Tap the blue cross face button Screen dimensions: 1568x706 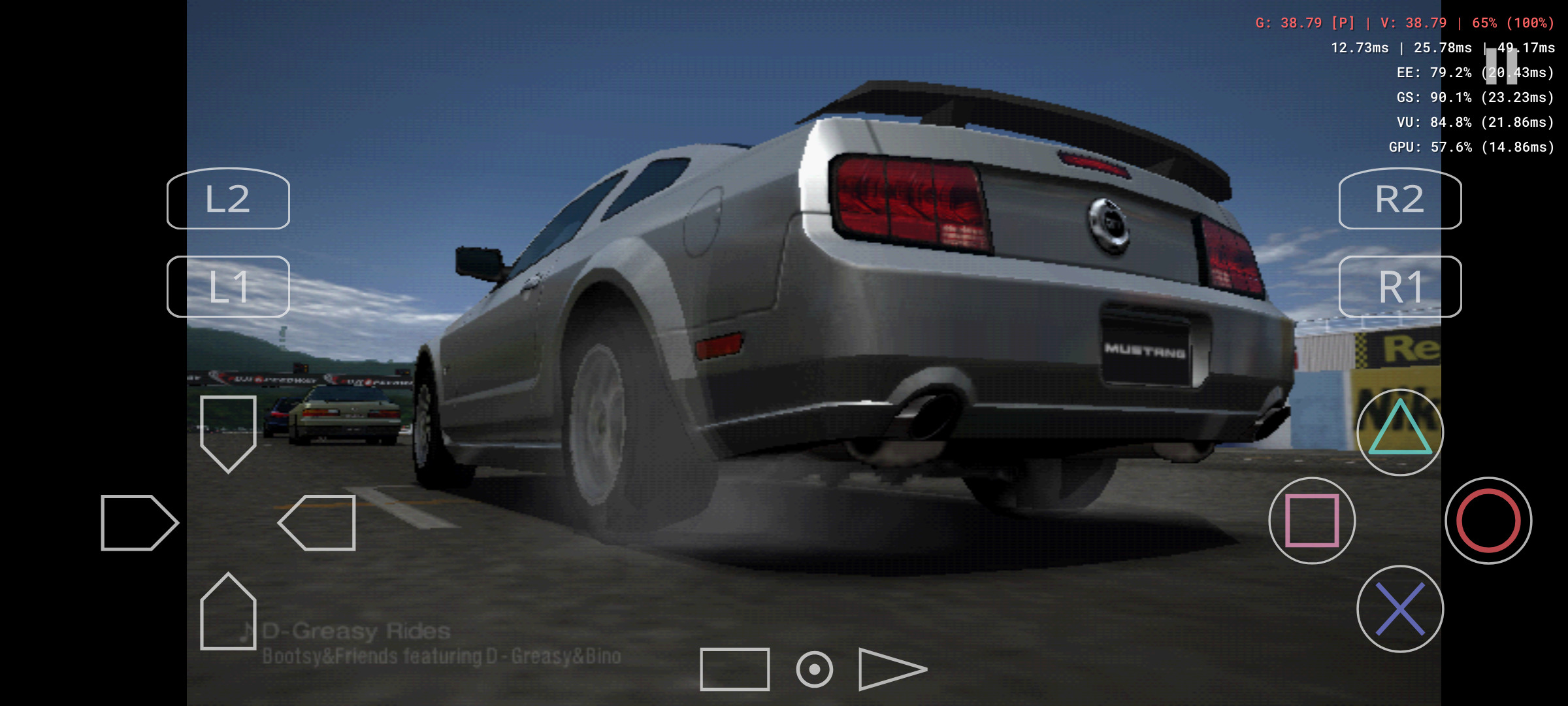pos(1399,609)
